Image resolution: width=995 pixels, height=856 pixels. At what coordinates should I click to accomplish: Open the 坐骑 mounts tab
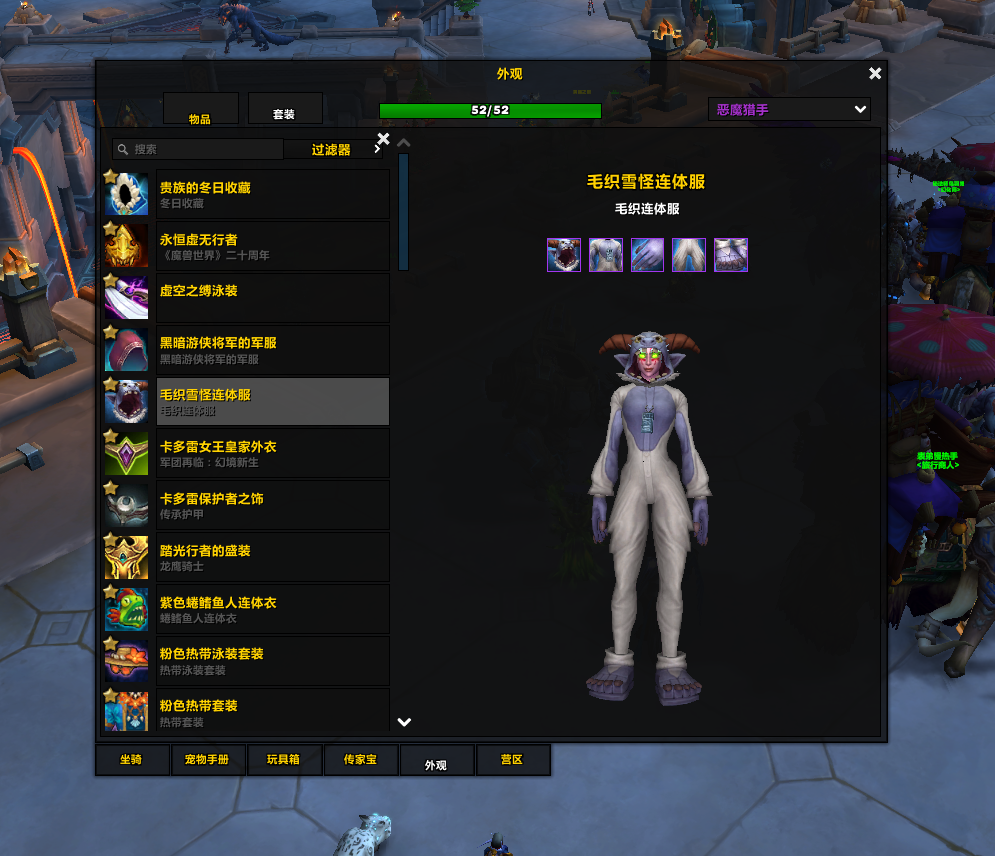click(x=132, y=760)
